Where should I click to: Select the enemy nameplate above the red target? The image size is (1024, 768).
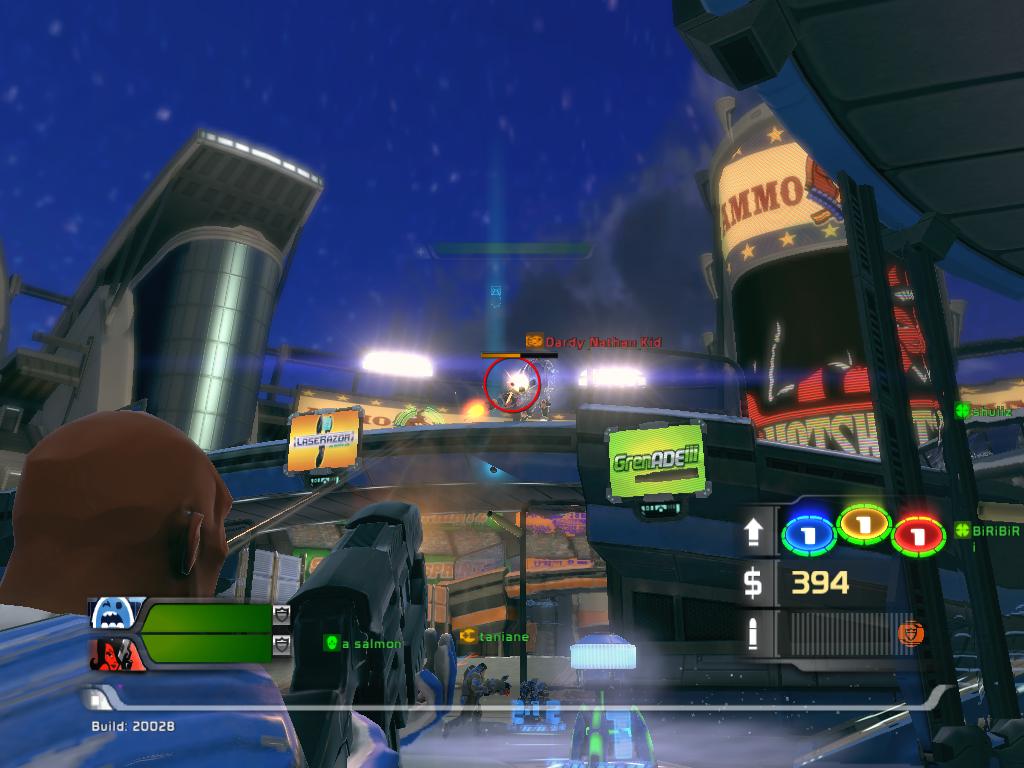click(594, 342)
